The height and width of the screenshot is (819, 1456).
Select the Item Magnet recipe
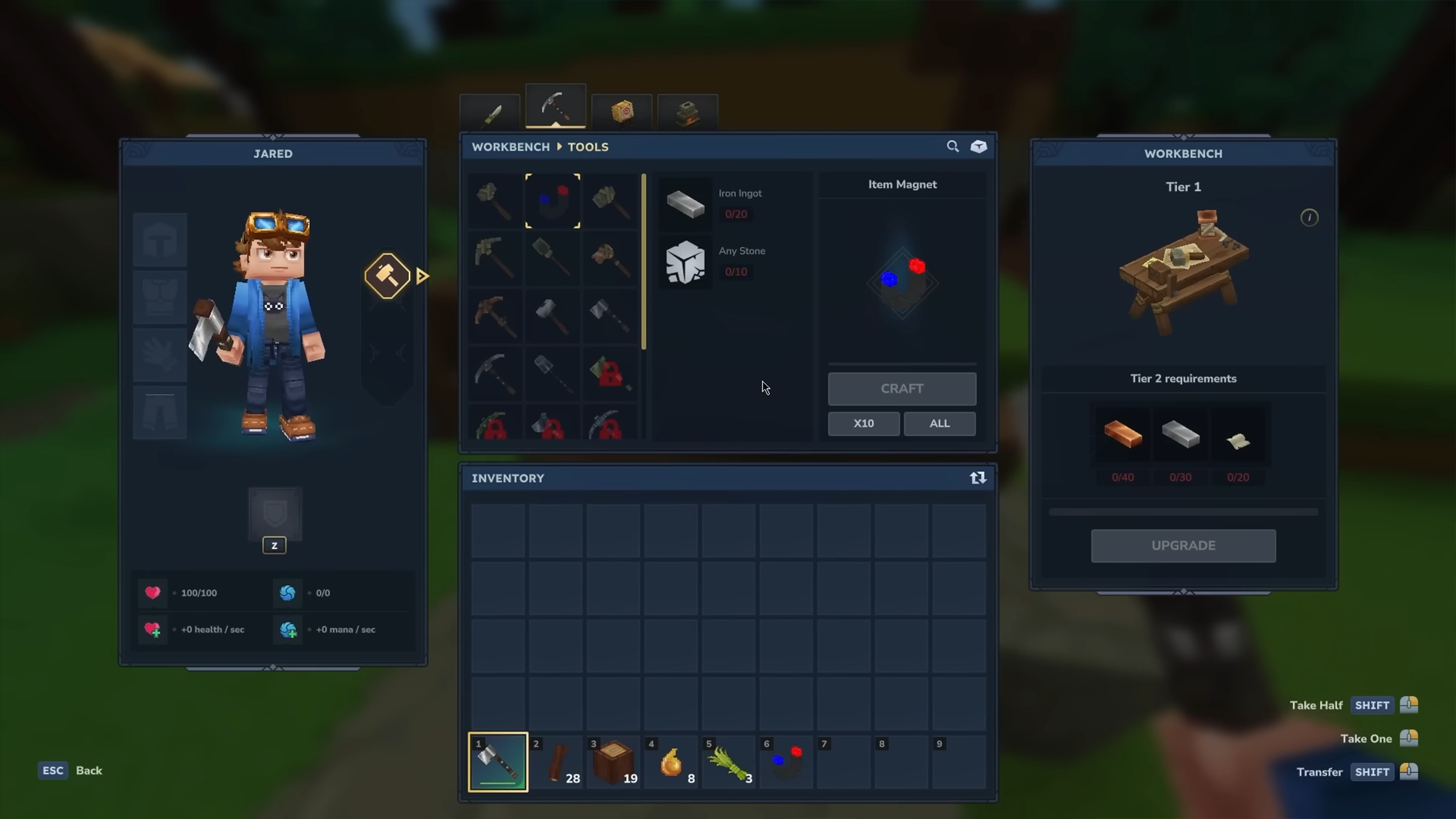553,201
